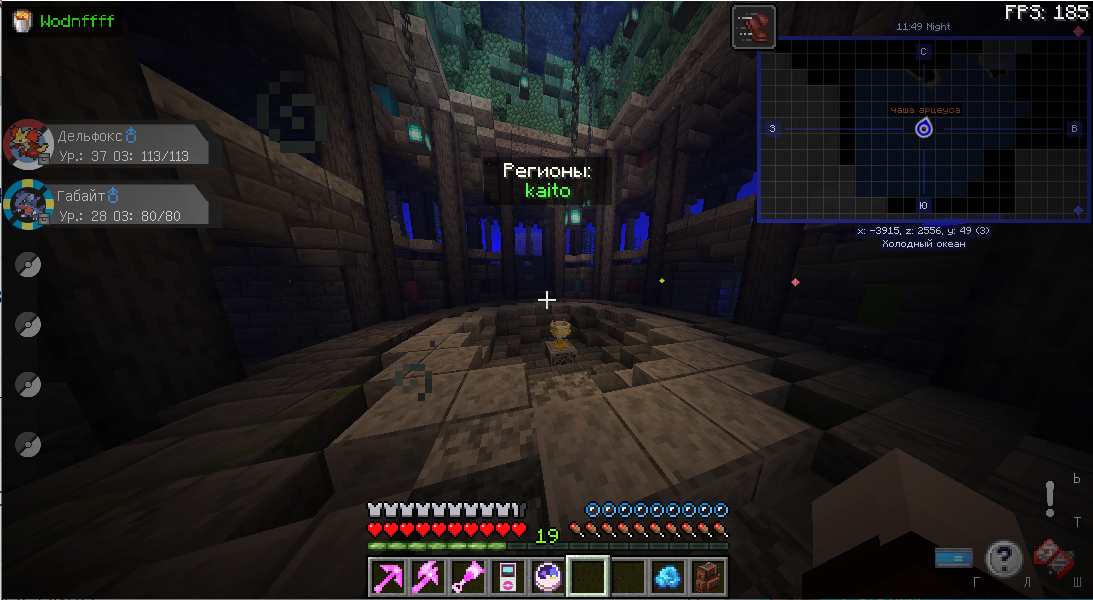Select the pink Pokedex device slot

tap(507, 577)
